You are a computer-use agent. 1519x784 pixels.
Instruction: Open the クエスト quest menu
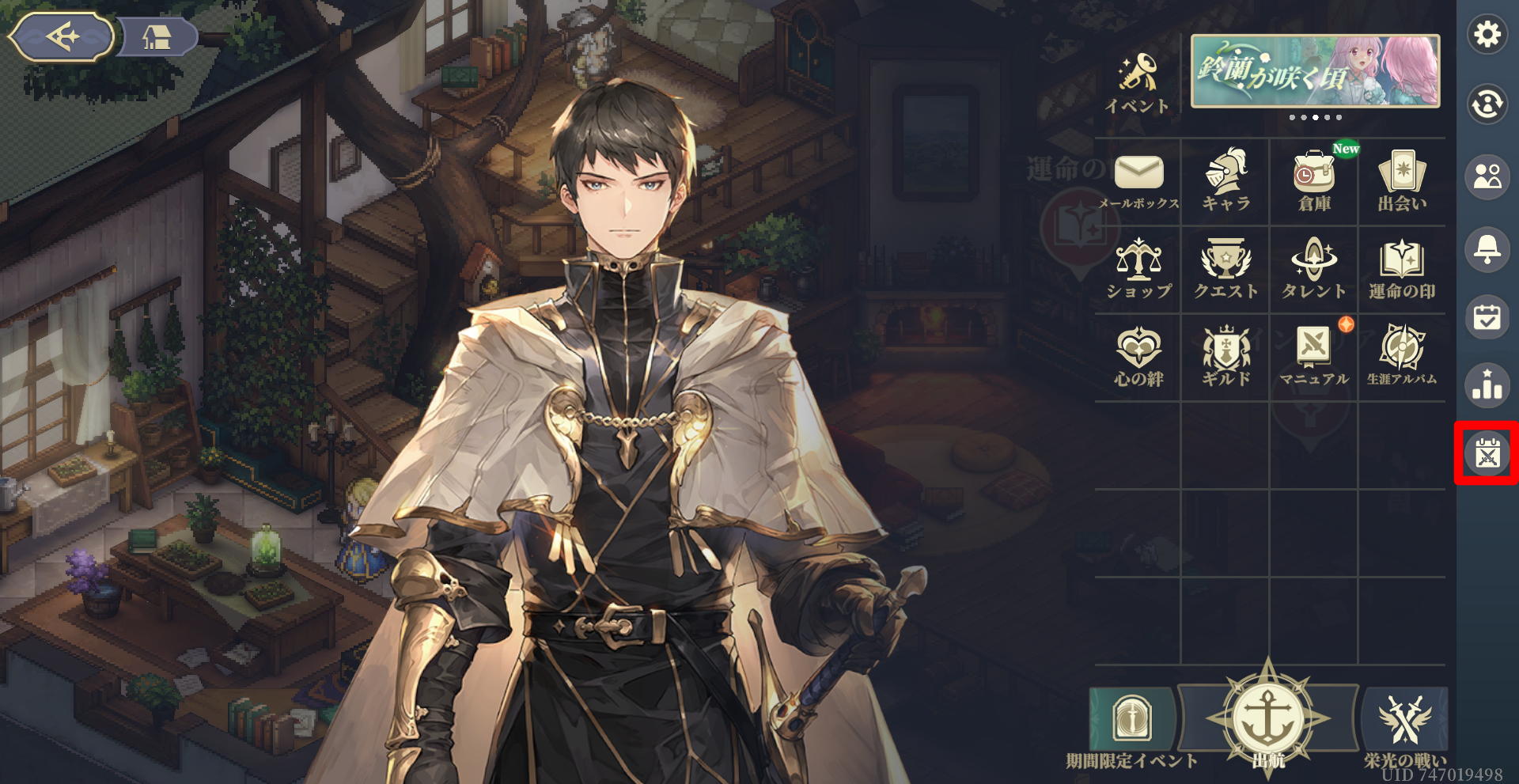(x=1226, y=269)
